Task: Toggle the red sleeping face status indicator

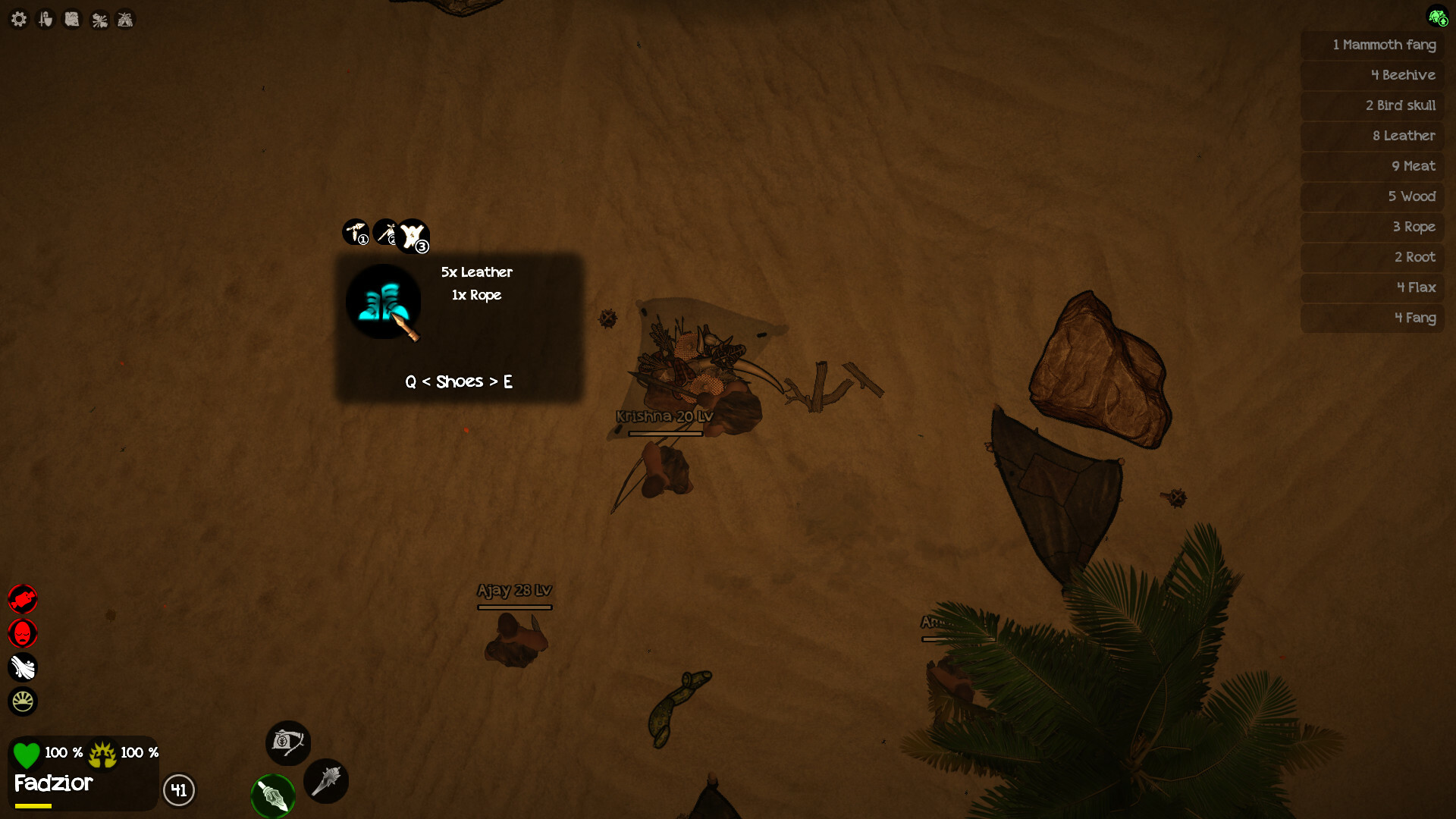Action: (x=24, y=633)
